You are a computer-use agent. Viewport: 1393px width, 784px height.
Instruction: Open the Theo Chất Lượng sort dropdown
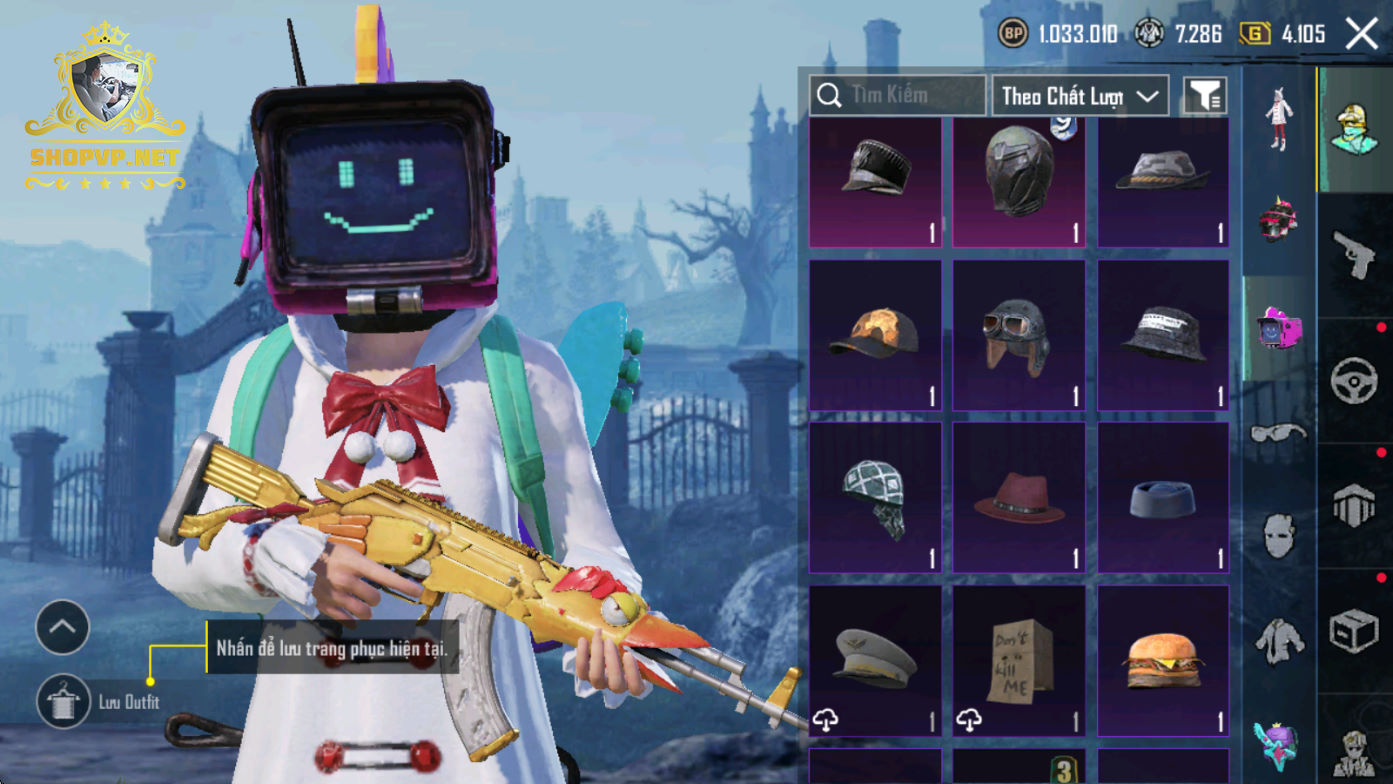1080,96
